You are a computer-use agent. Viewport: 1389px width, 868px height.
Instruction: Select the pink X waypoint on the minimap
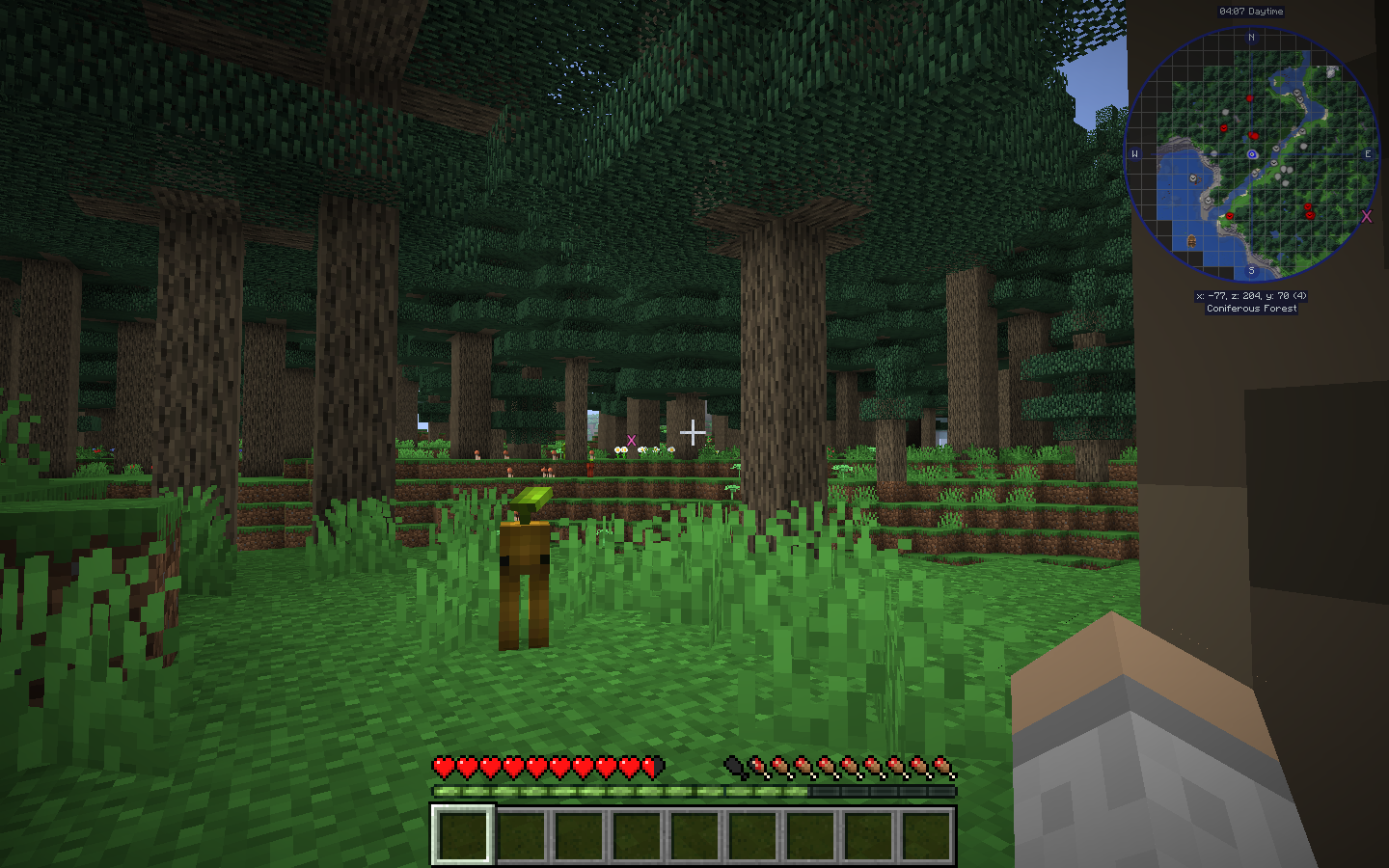click(1366, 216)
